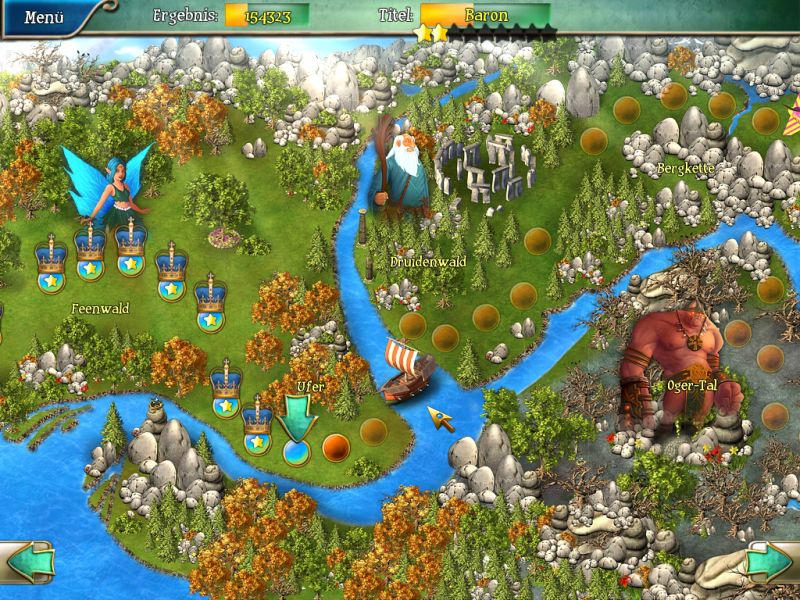This screenshot has height=600, width=800.
Task: Show the next map area with right arrow
Action: point(771,562)
